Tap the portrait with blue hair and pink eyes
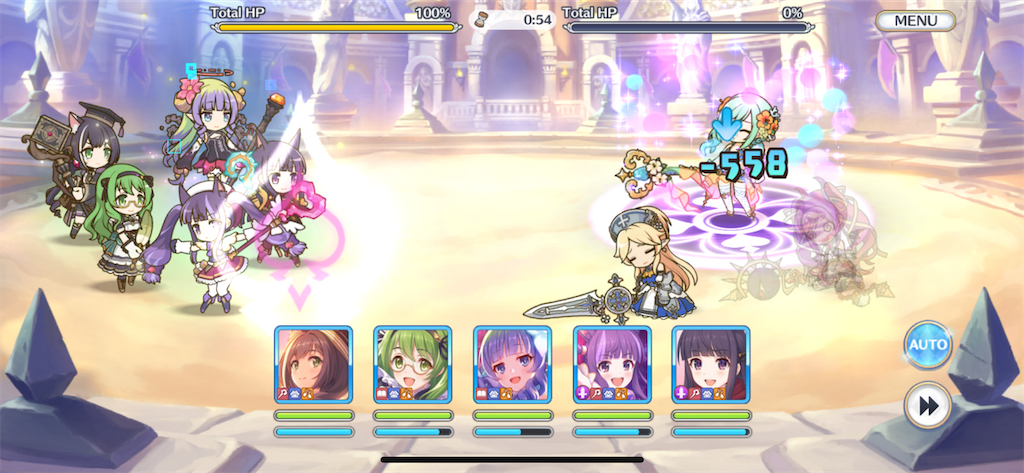1024x473 pixels. pyautogui.click(x=512, y=364)
